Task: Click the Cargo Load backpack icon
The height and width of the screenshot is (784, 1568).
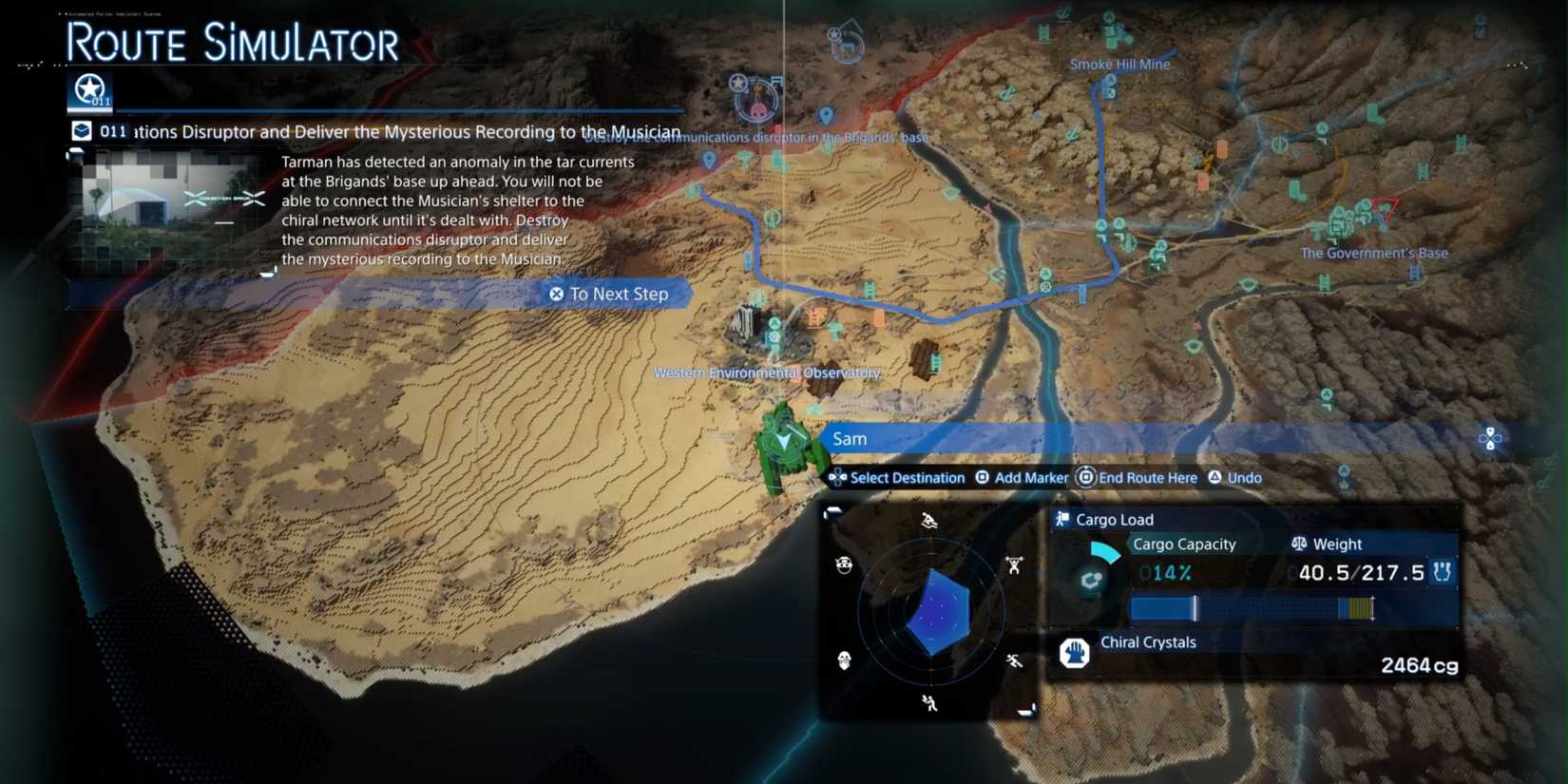Action: pyautogui.click(x=1061, y=520)
